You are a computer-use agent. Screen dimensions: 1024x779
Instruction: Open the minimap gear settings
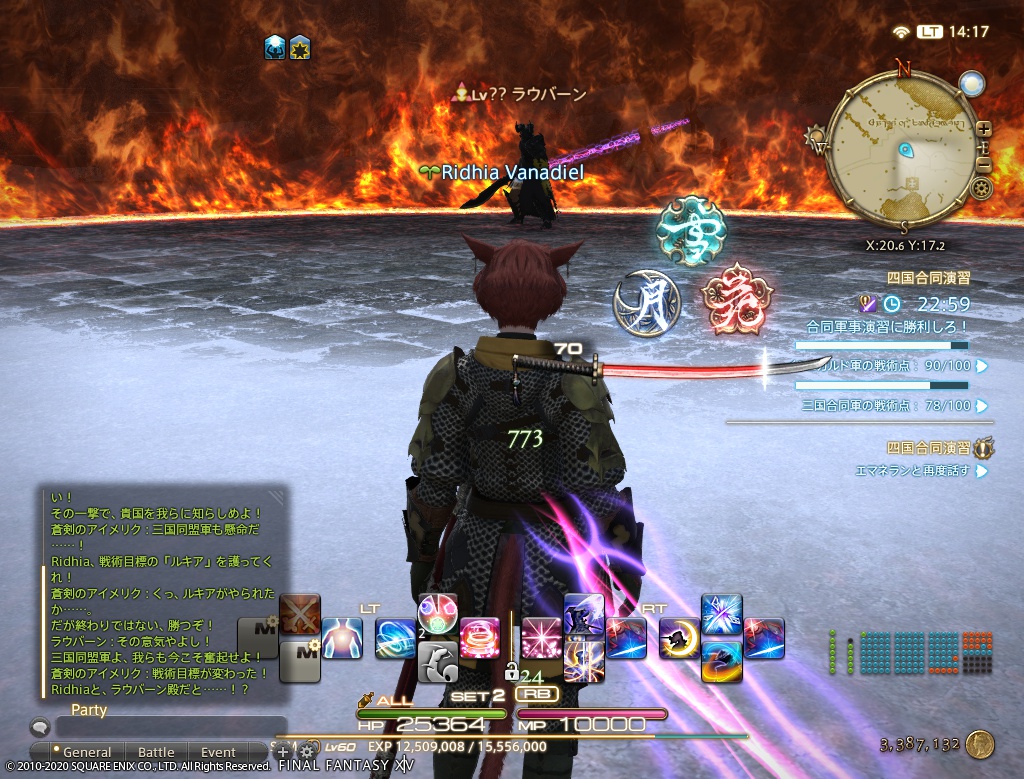(x=981, y=188)
